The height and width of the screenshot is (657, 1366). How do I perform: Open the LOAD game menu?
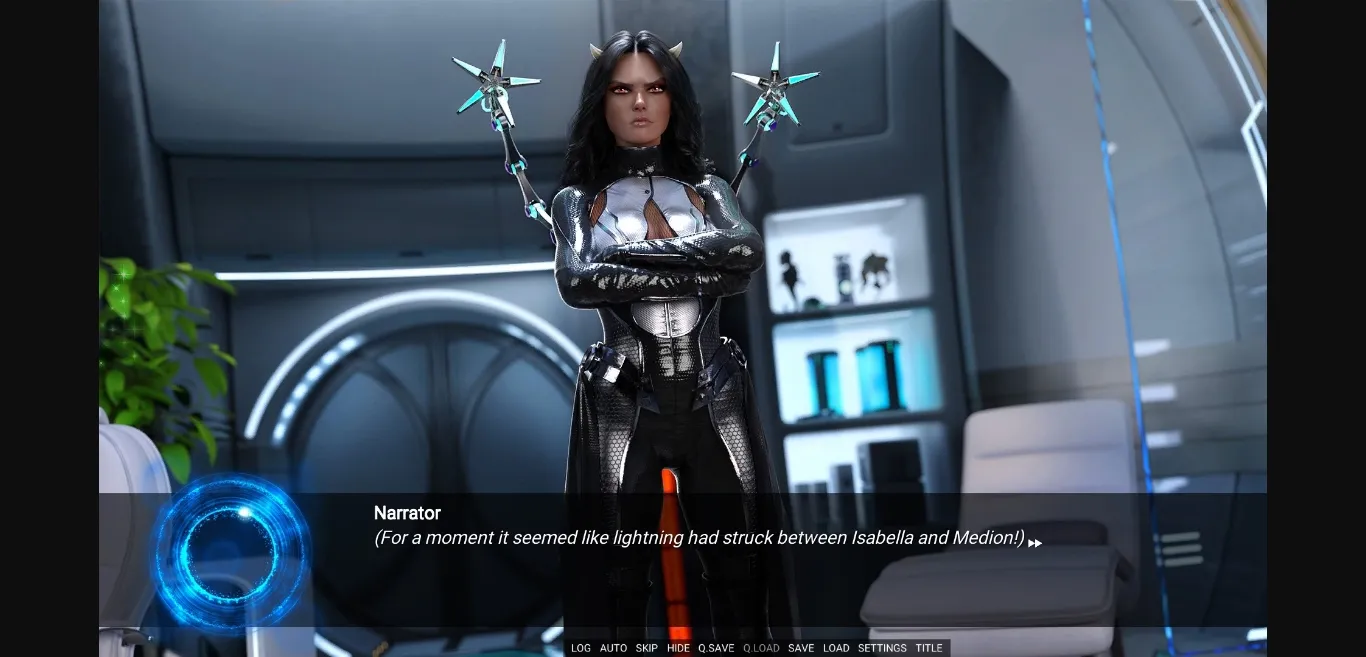pos(836,648)
